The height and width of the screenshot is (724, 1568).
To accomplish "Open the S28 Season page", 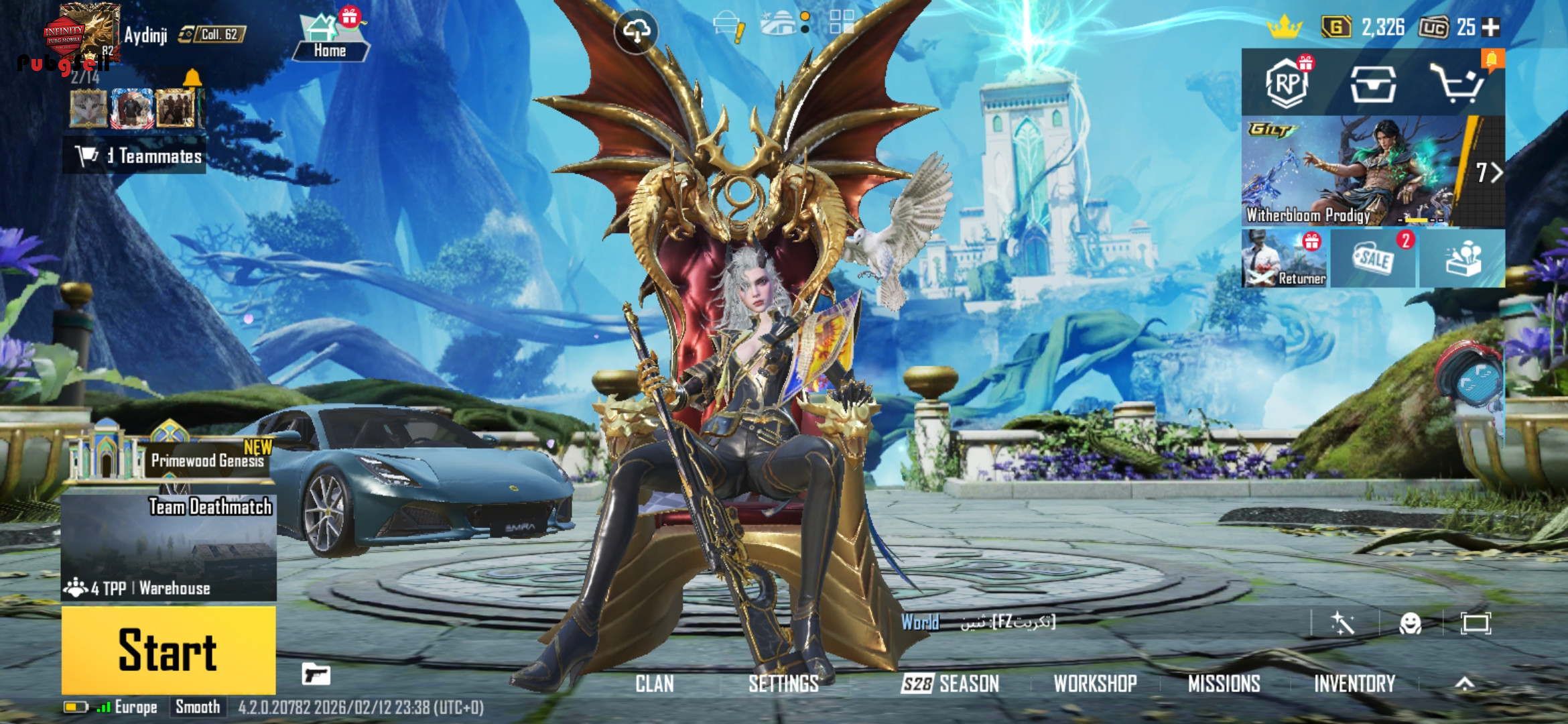I will pyautogui.click(x=950, y=684).
